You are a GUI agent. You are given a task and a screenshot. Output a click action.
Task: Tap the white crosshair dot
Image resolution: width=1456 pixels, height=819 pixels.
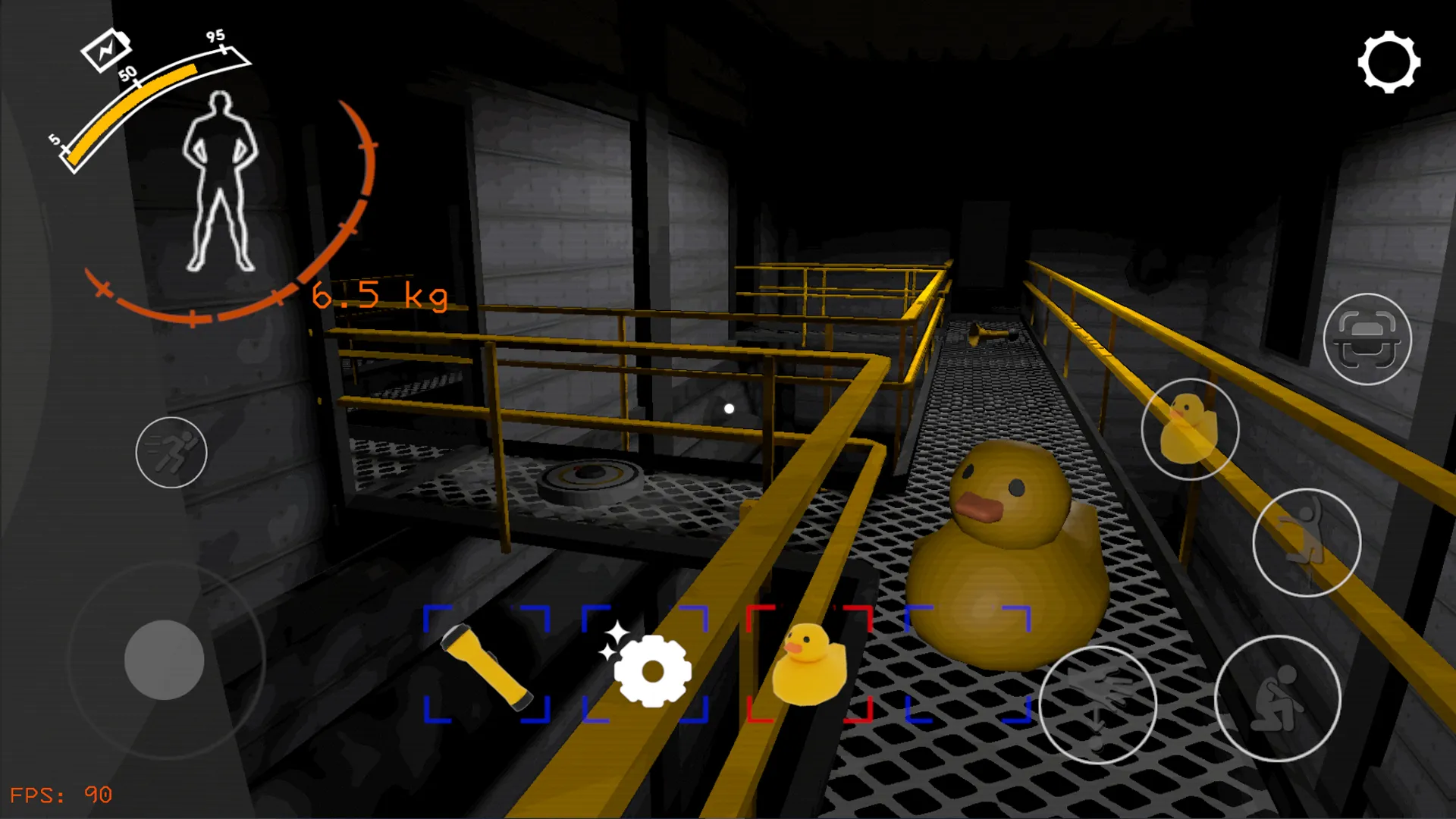730,408
